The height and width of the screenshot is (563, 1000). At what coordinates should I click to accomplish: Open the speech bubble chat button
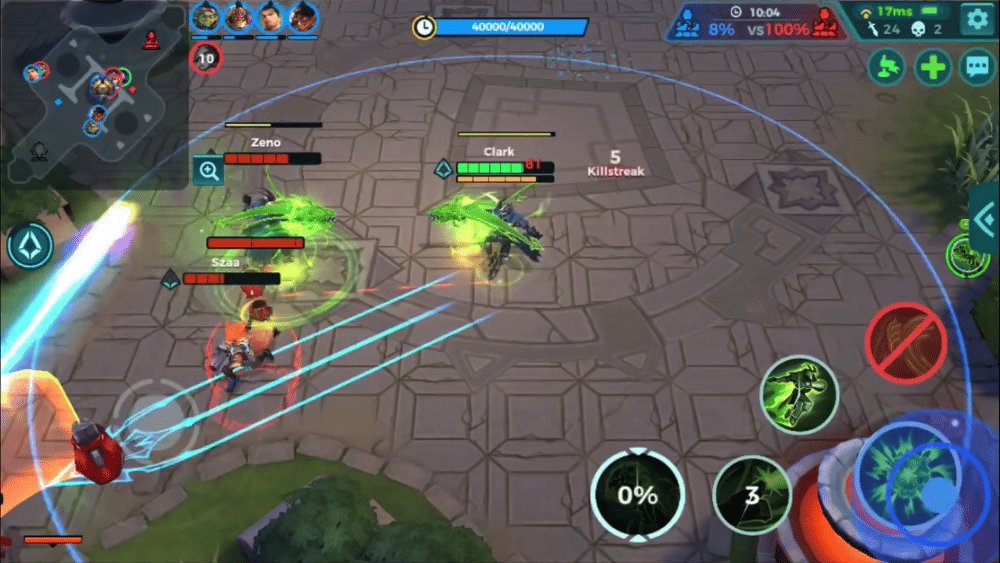pos(975,68)
